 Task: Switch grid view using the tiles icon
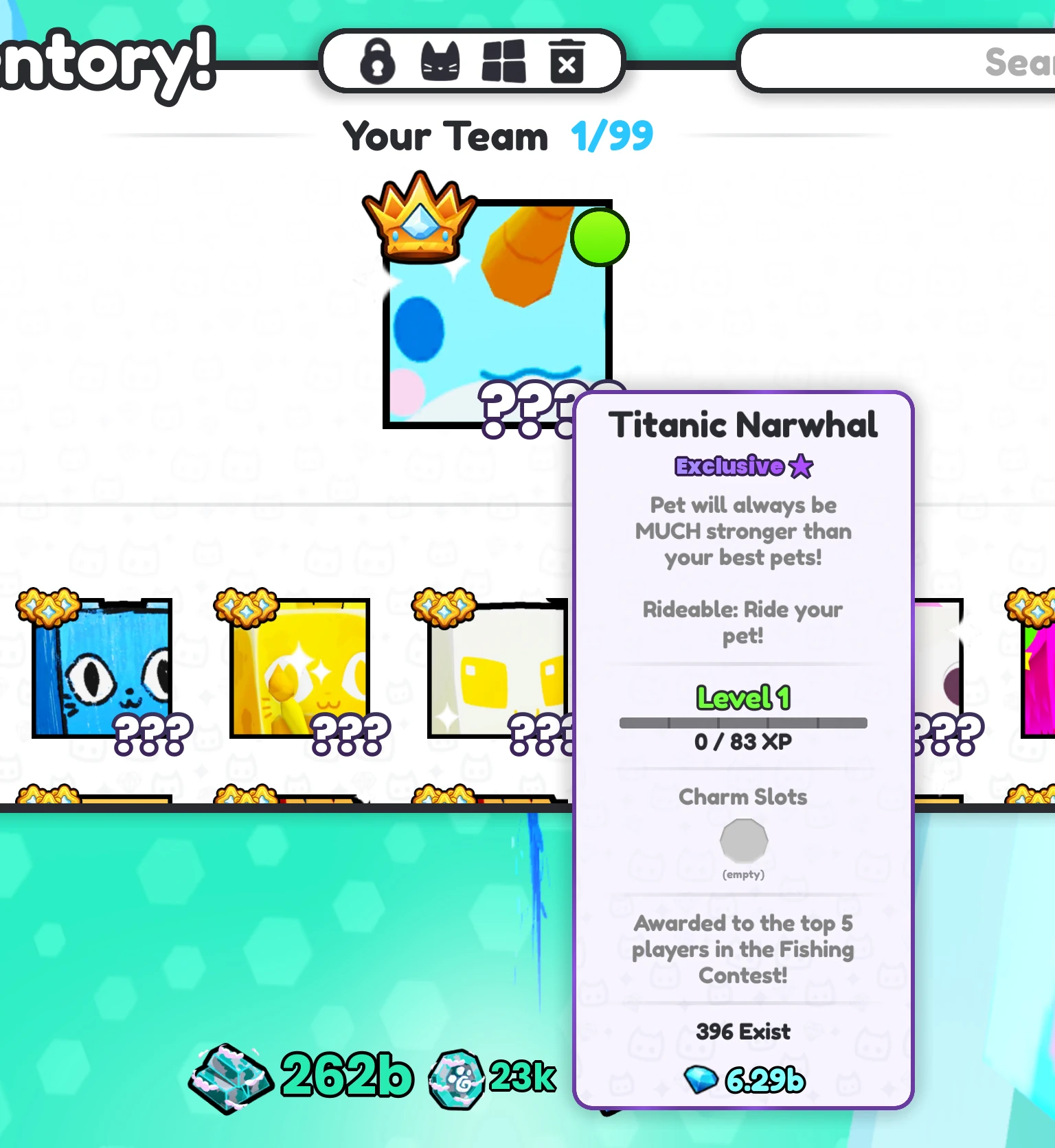coord(503,62)
